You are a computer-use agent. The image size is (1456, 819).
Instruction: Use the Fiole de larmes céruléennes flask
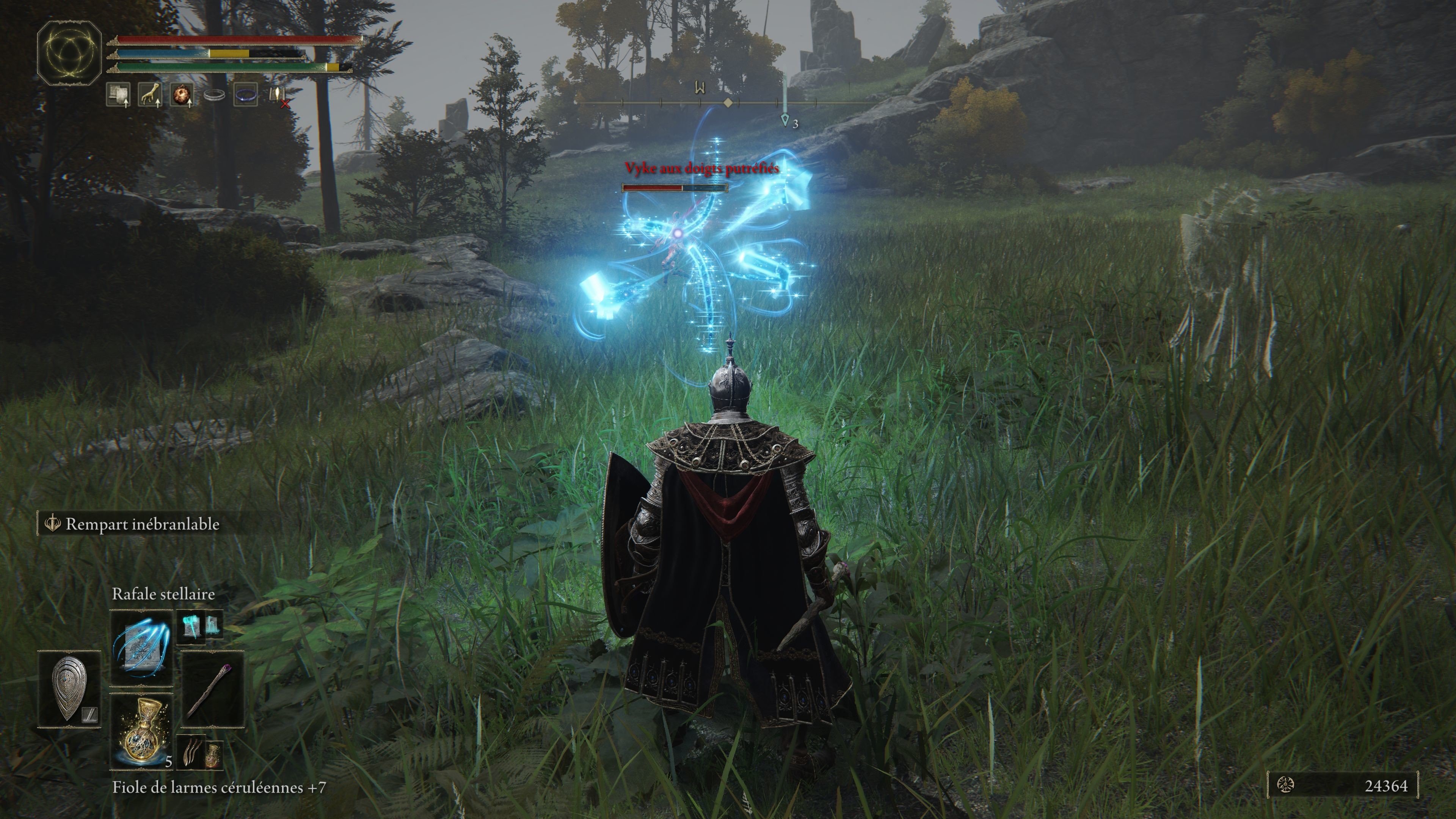point(141,731)
